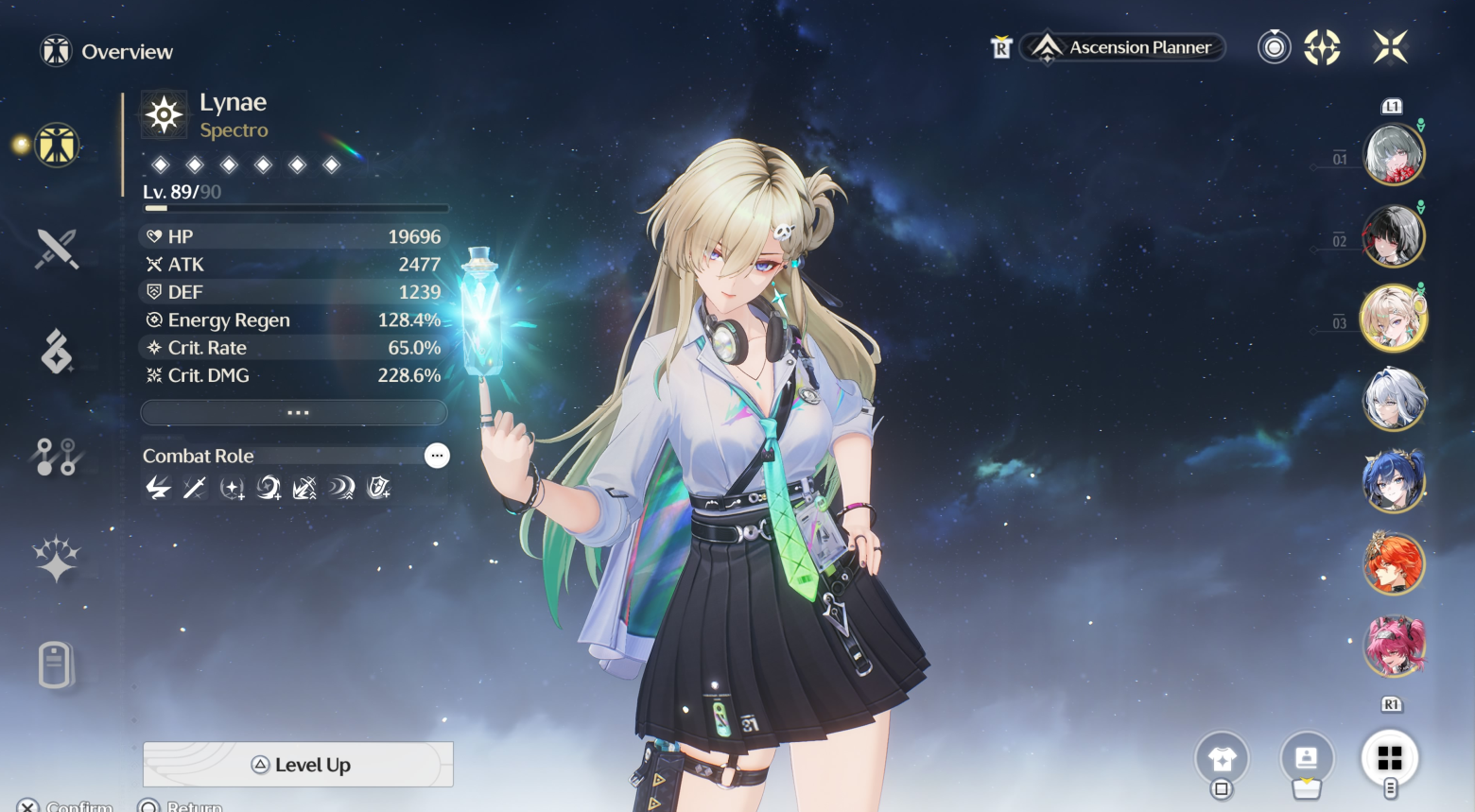Select the grey-haired character portrait with red flowers
This screenshot has height=812, width=1475.
[1394, 154]
